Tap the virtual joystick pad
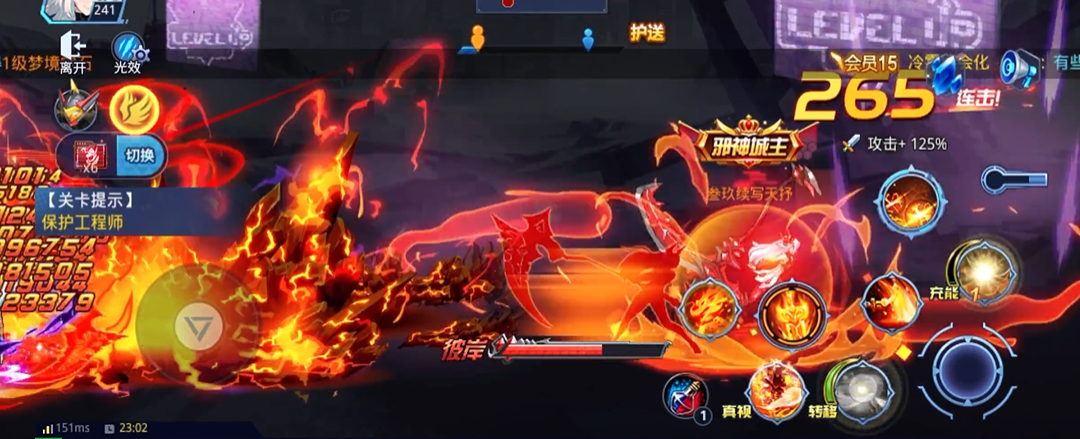 [191, 322]
